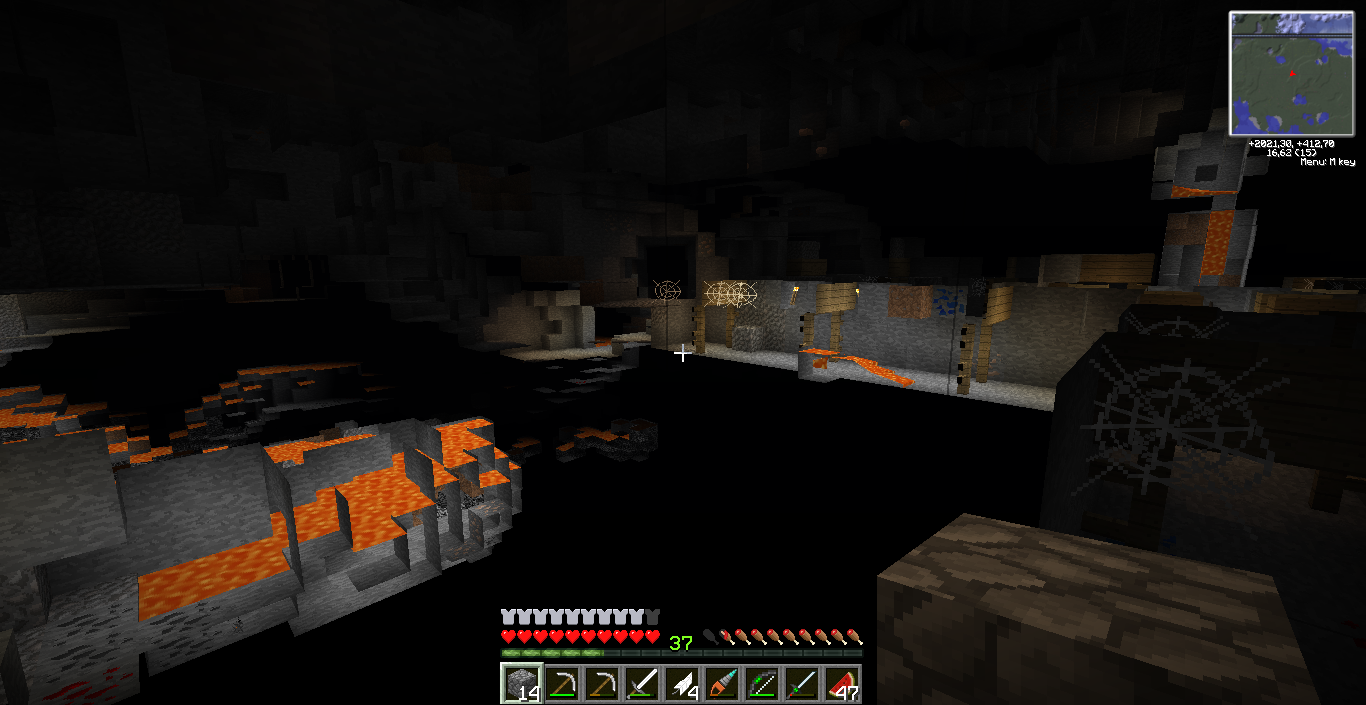Equip the iron sword from the hotbar

click(641, 684)
